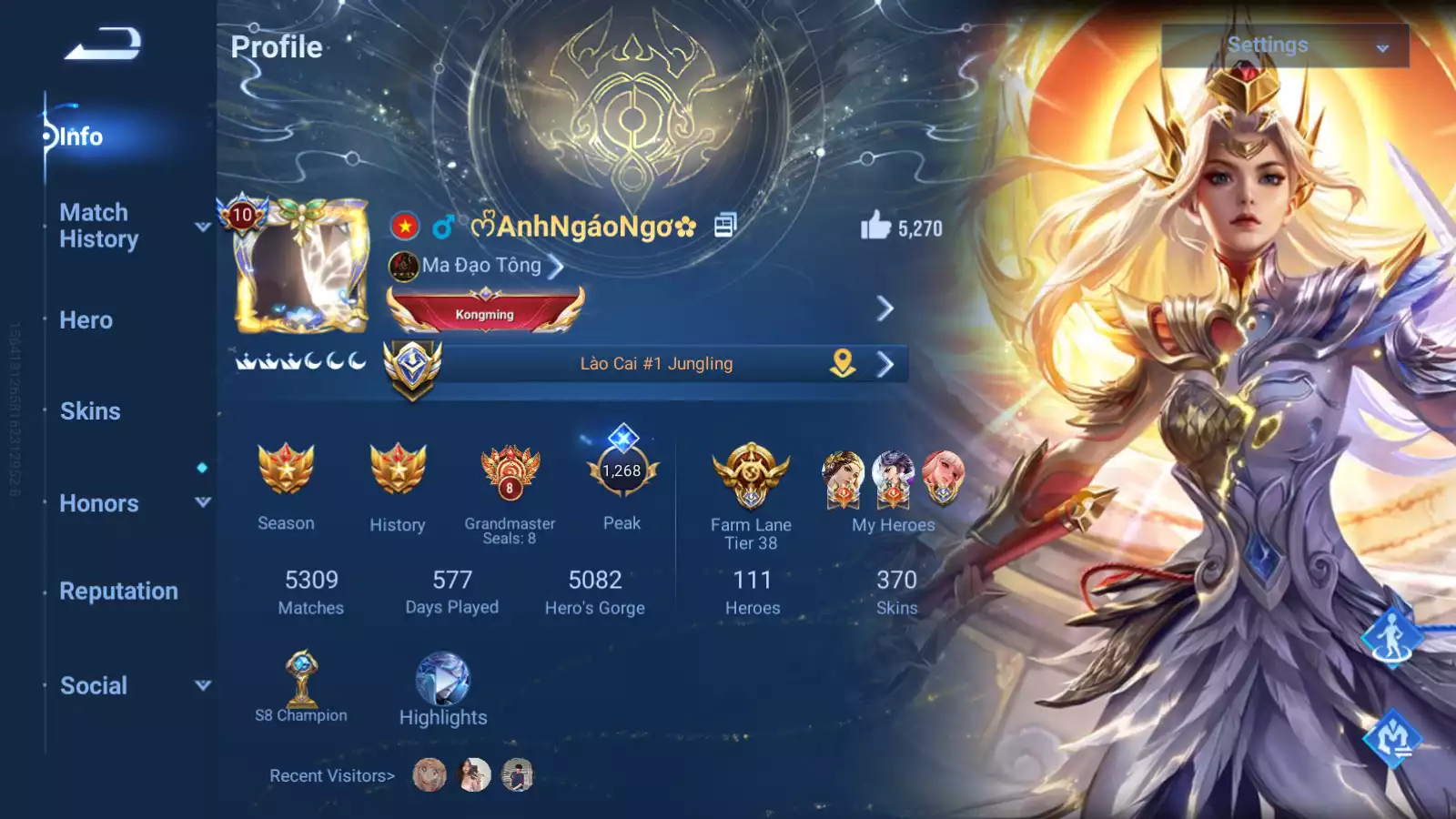Expand the Honors section
This screenshot has width=1456, height=819.
click(x=99, y=503)
